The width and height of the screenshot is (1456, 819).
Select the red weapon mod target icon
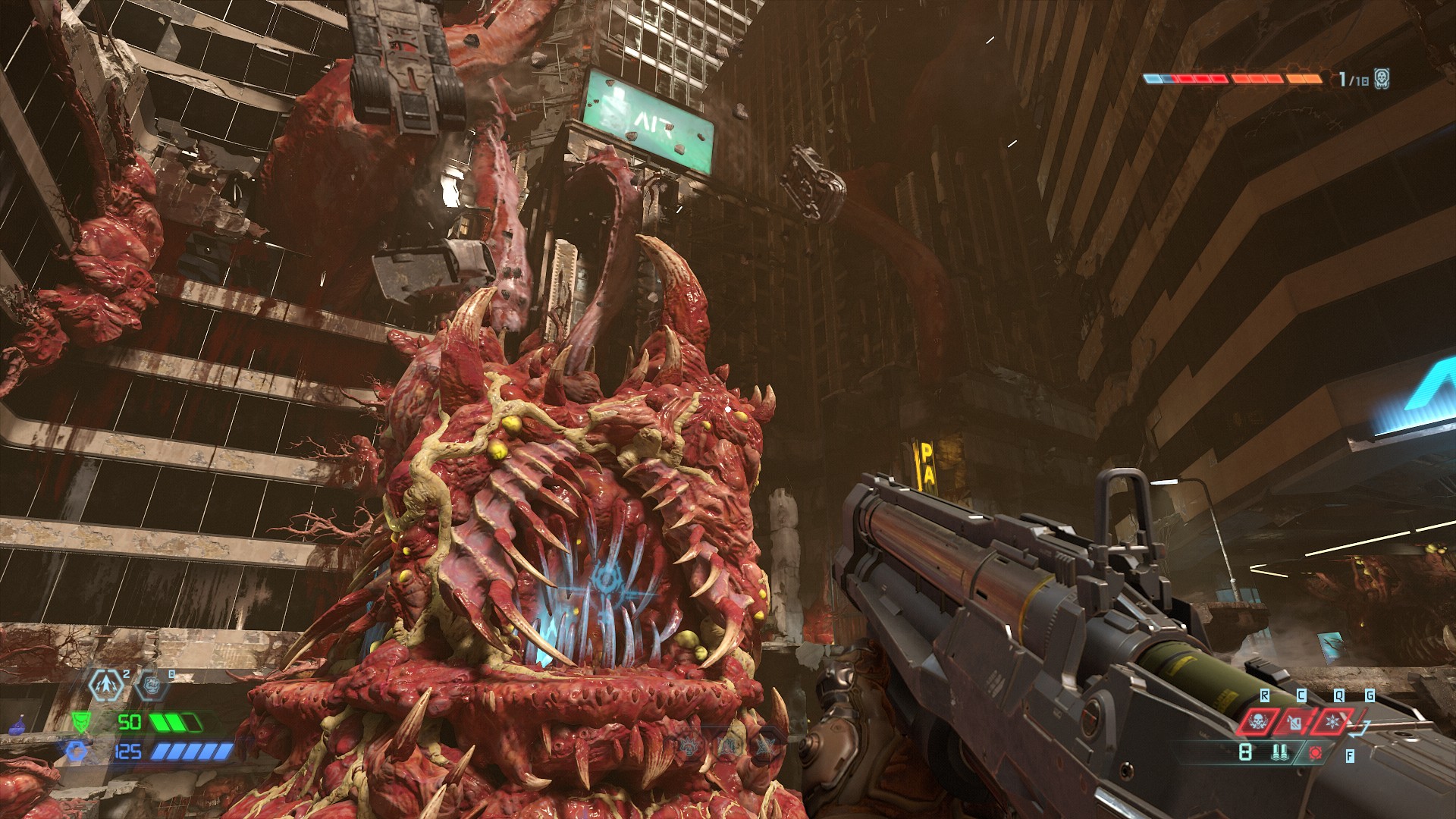point(1316,753)
